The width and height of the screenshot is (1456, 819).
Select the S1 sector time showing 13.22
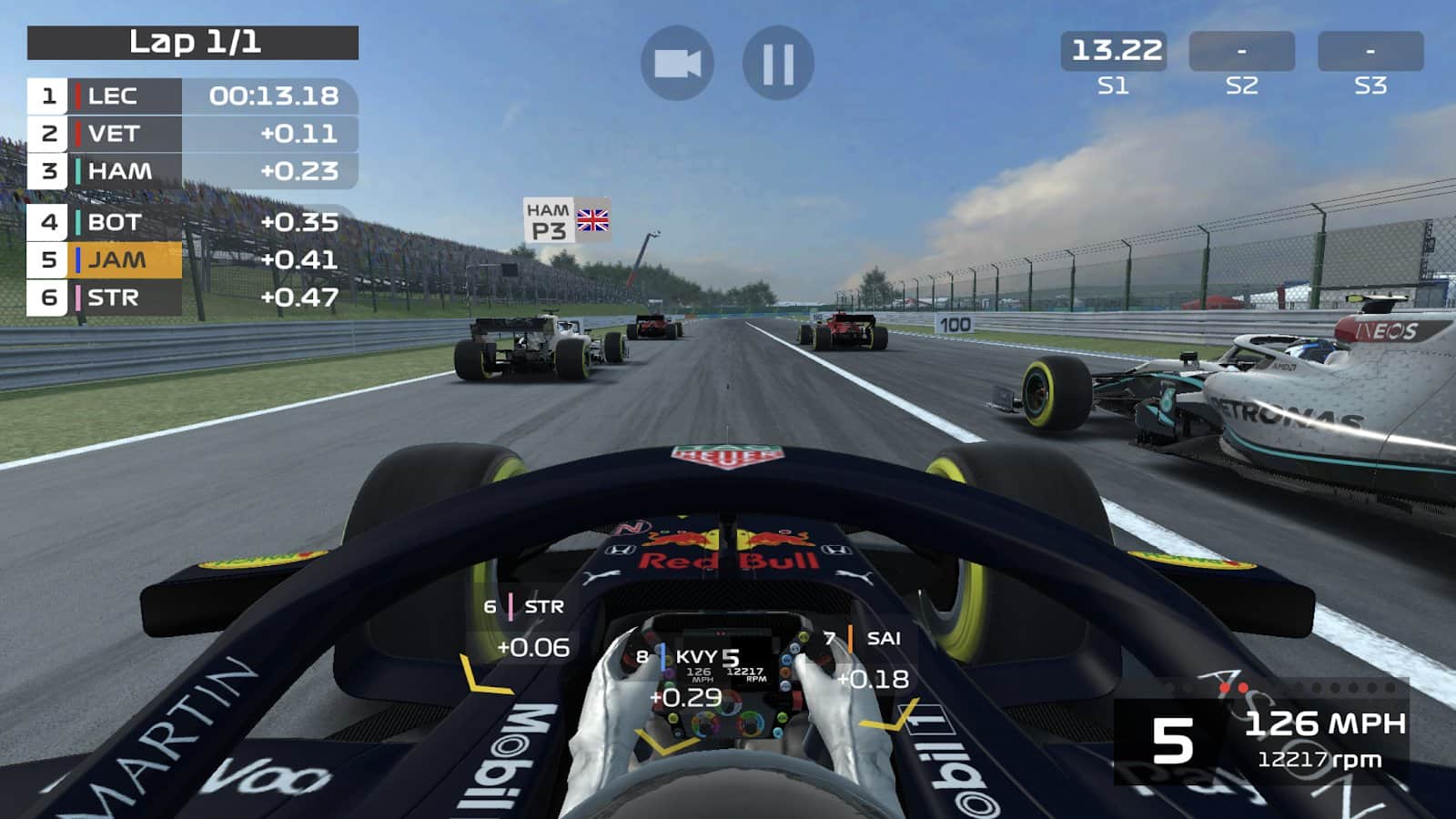pyautogui.click(x=1116, y=52)
